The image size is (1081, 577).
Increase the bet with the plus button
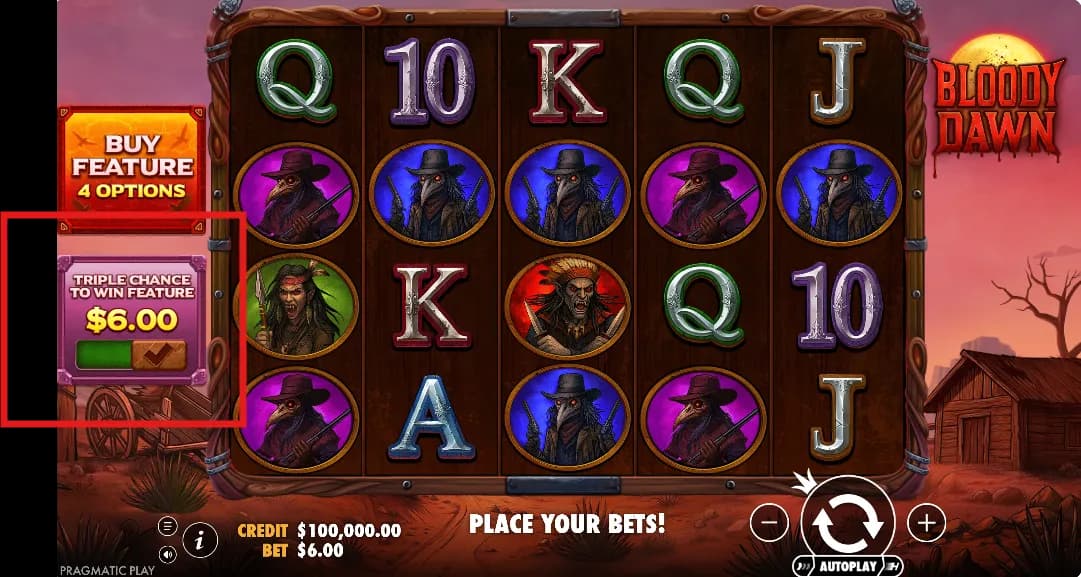tap(926, 522)
